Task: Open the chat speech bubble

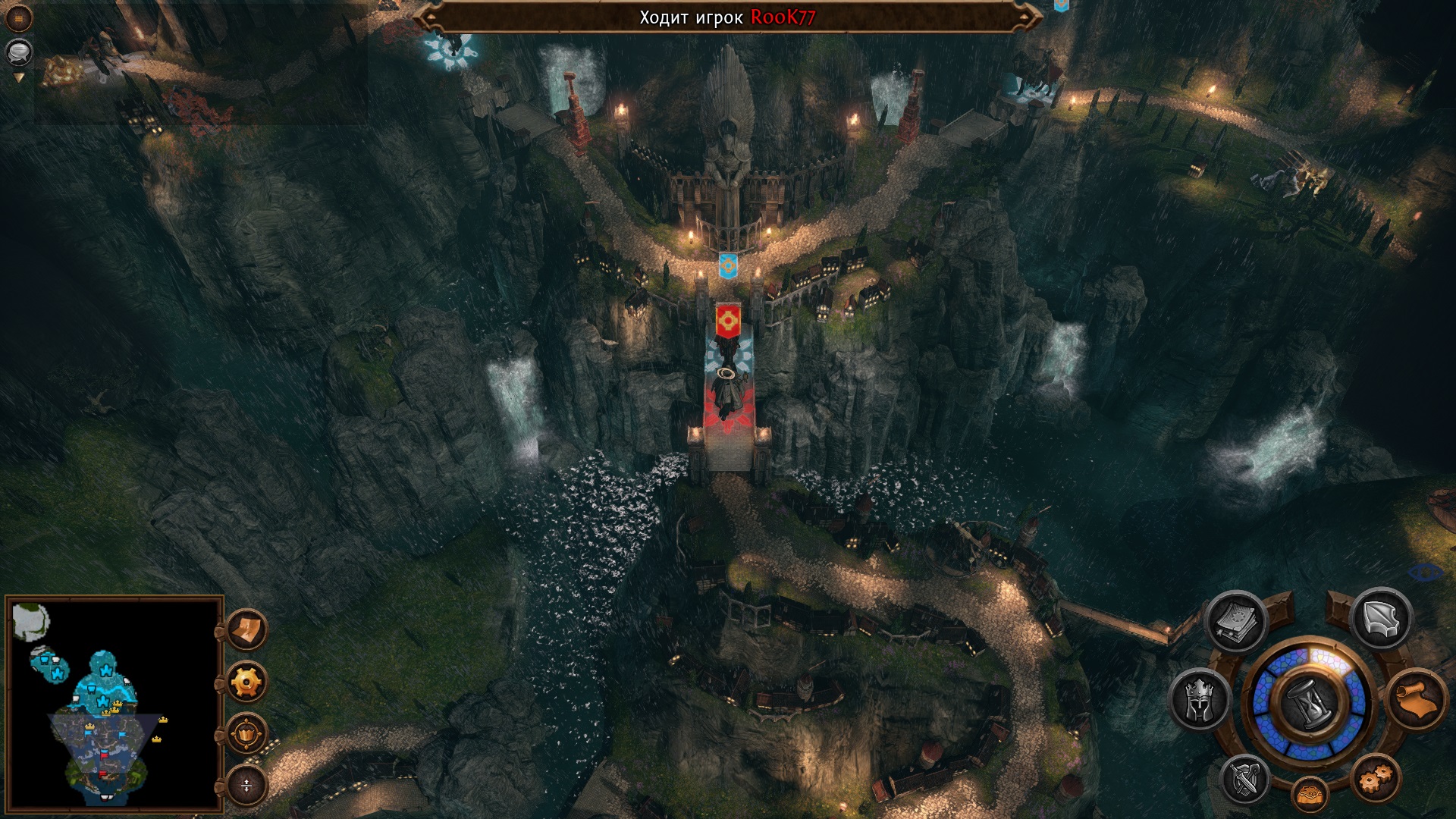Action: [x=18, y=52]
